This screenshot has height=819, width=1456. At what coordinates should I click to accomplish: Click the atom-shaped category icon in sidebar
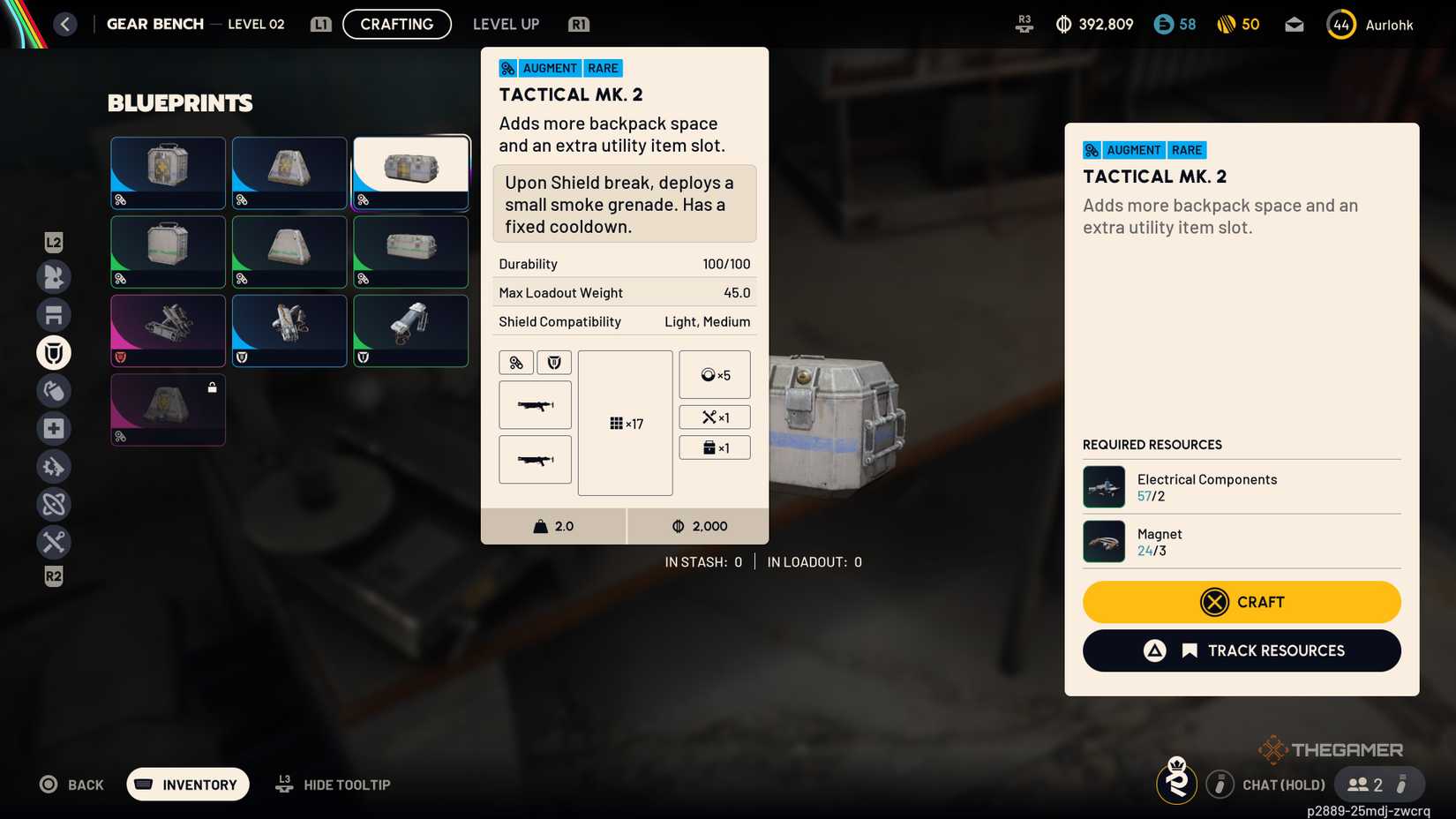[54, 504]
